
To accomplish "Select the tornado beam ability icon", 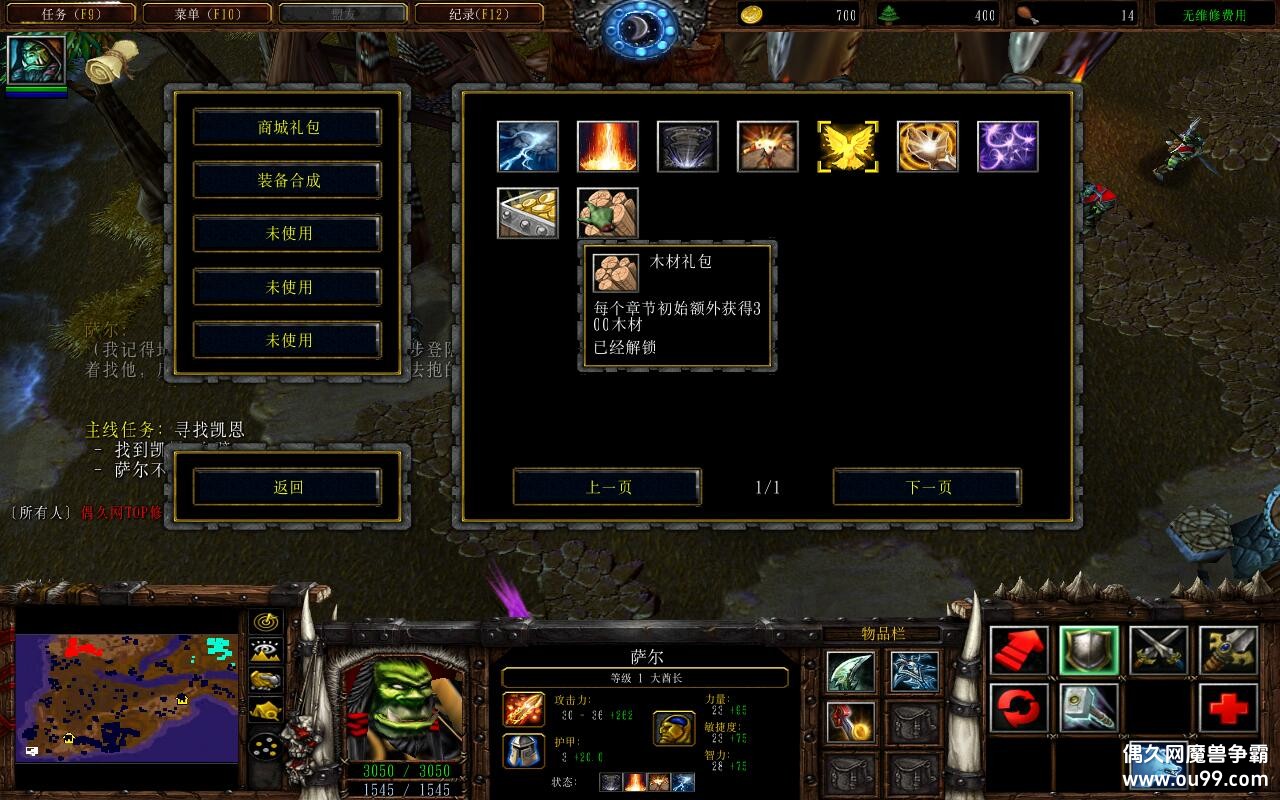I will 687,147.
